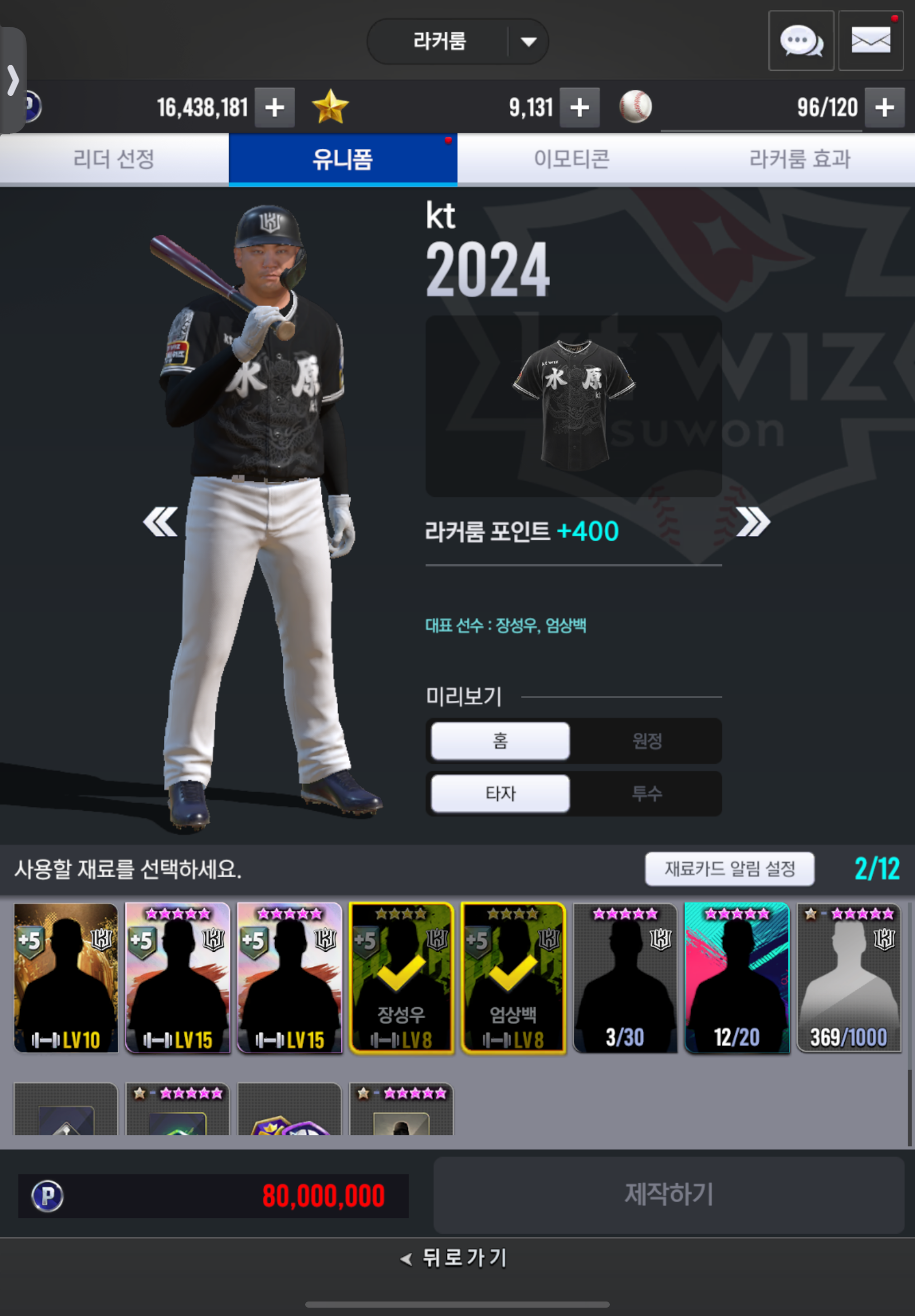Preview the uniform on a 투수
The width and height of the screenshot is (915, 1316).
647,794
